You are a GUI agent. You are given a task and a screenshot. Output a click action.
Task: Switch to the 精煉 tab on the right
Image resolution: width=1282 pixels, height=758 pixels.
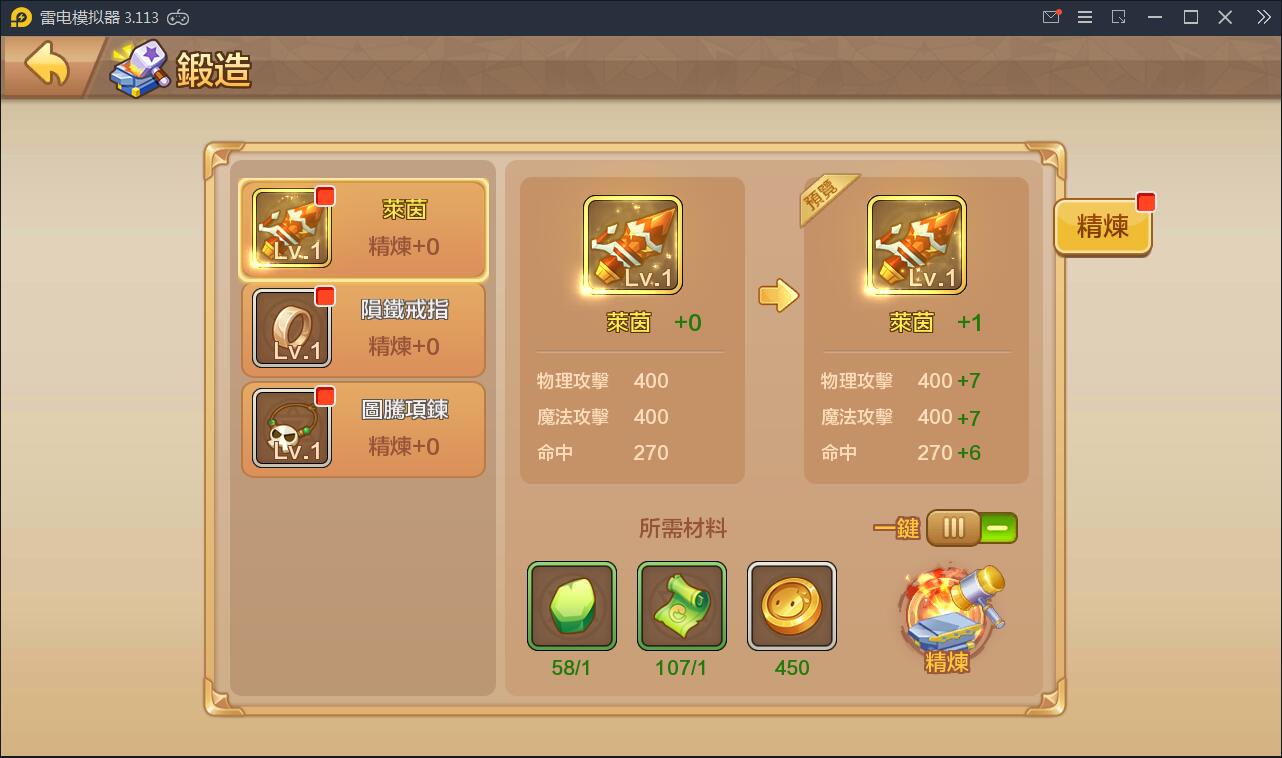(1101, 227)
